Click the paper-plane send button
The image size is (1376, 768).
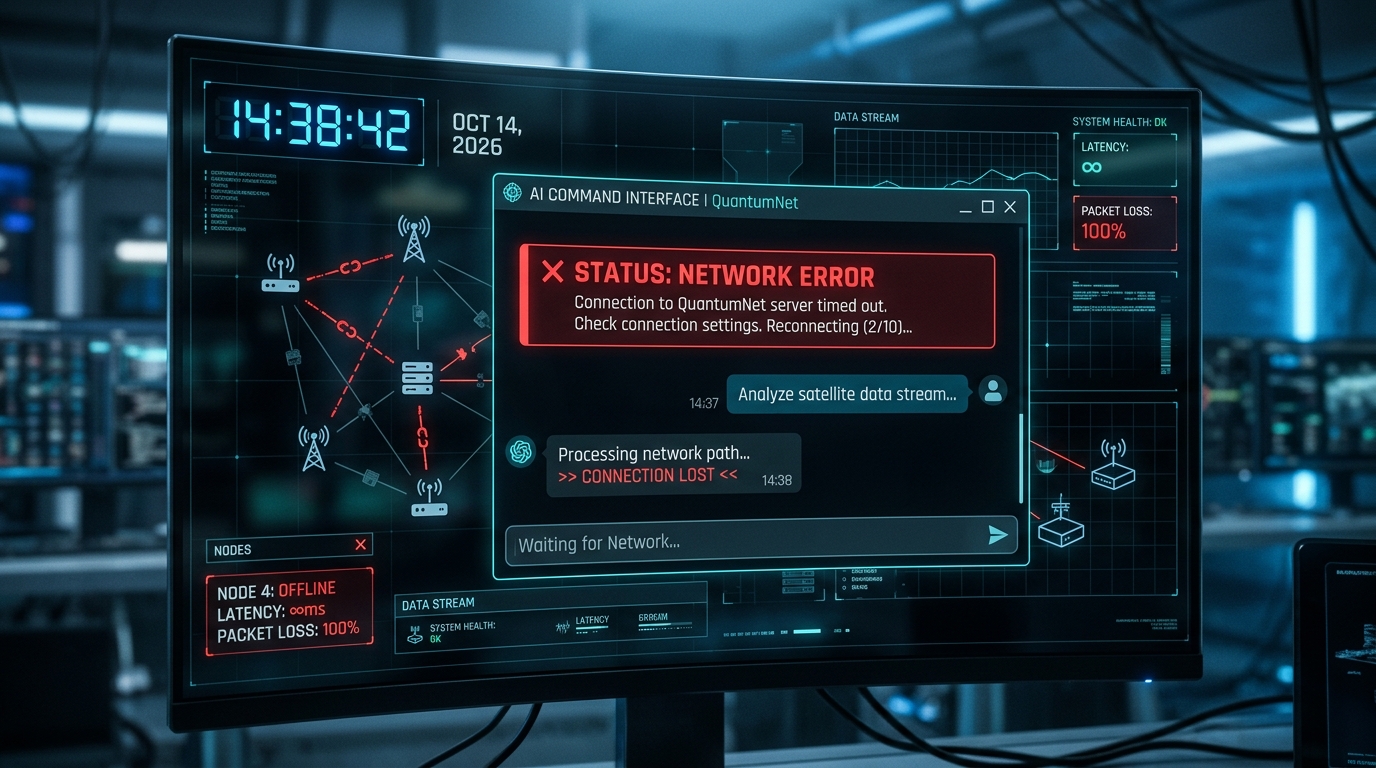pyautogui.click(x=997, y=536)
